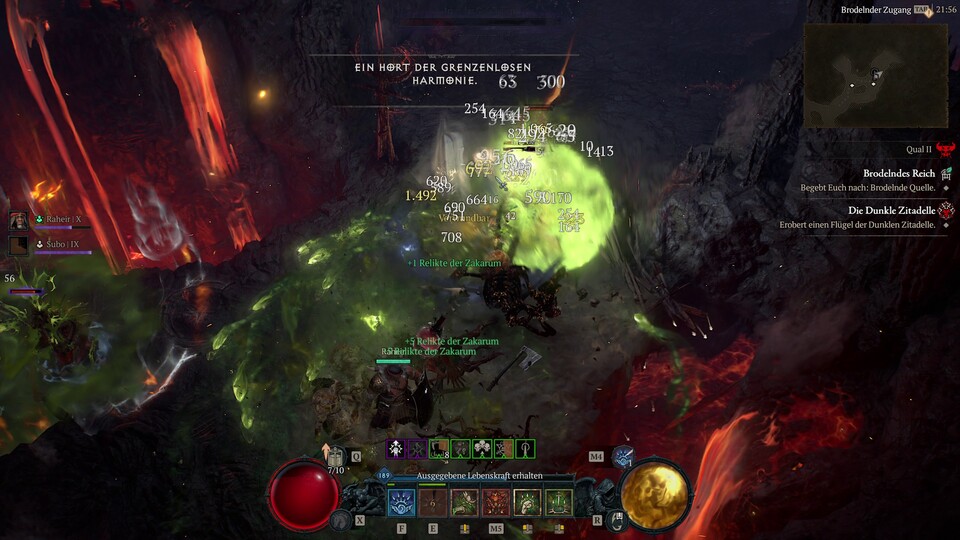Viewport: 960px width, 540px height.
Task: Click the evade ability icon
Action: click(618, 518)
